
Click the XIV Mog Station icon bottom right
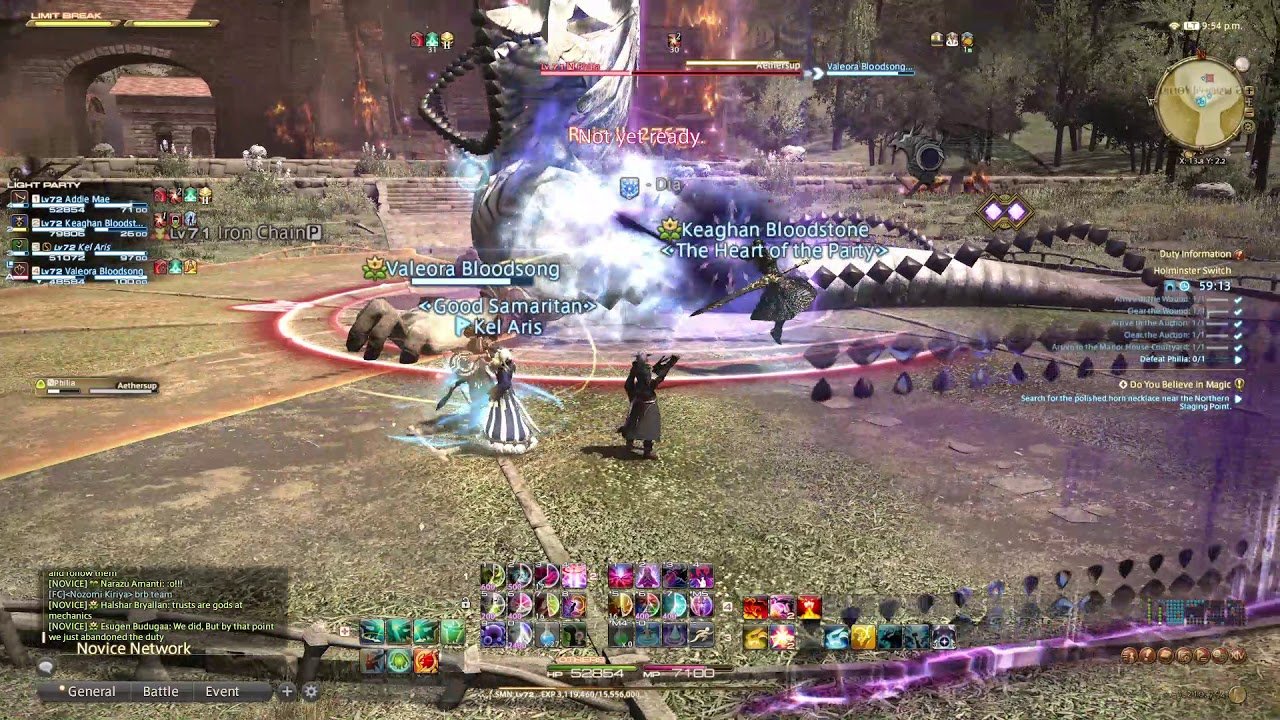tap(1238, 655)
